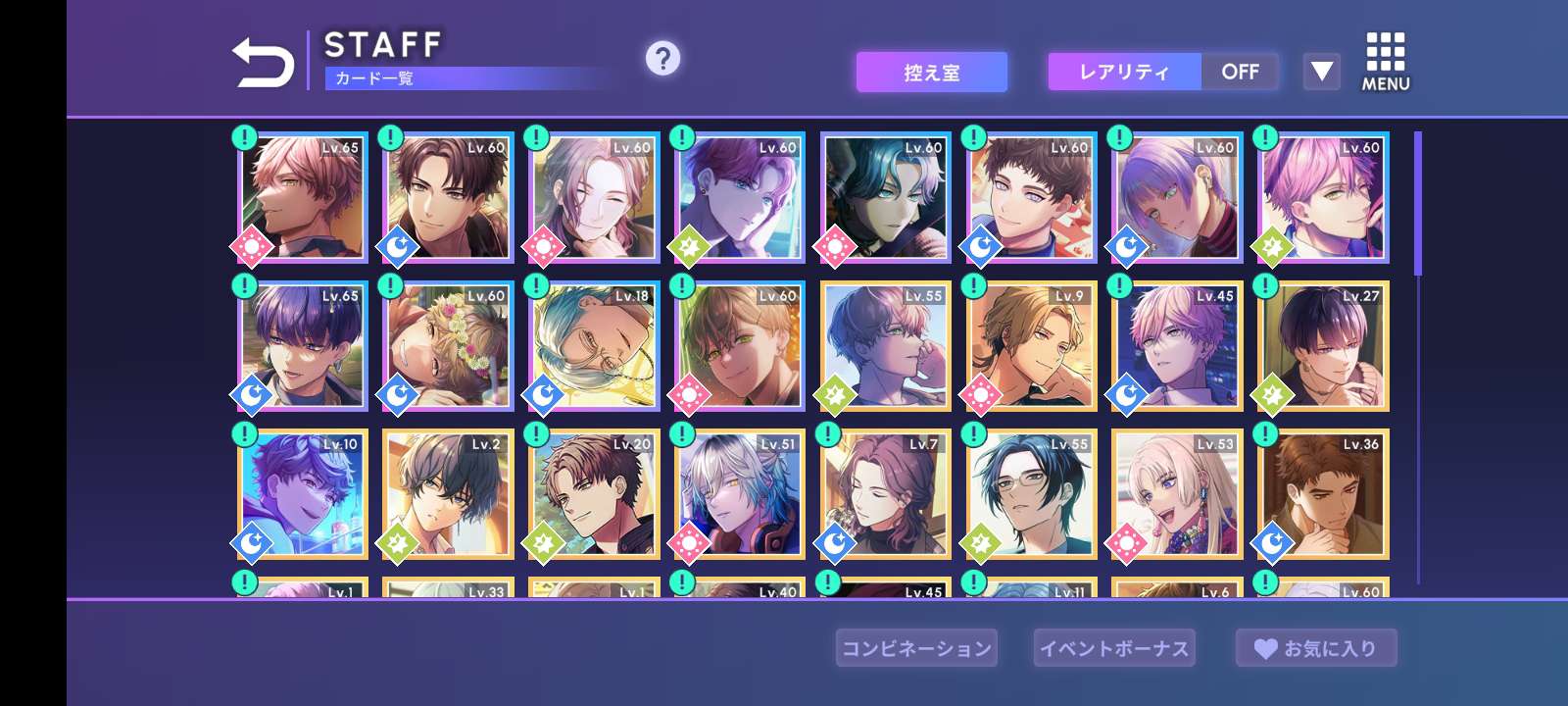Open the Lv.7 long-haired card
The image size is (1568, 706).
[886, 493]
